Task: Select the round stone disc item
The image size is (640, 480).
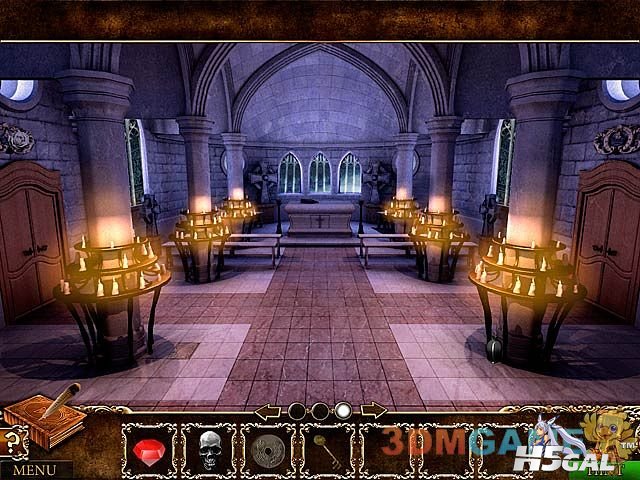Action: click(268, 448)
